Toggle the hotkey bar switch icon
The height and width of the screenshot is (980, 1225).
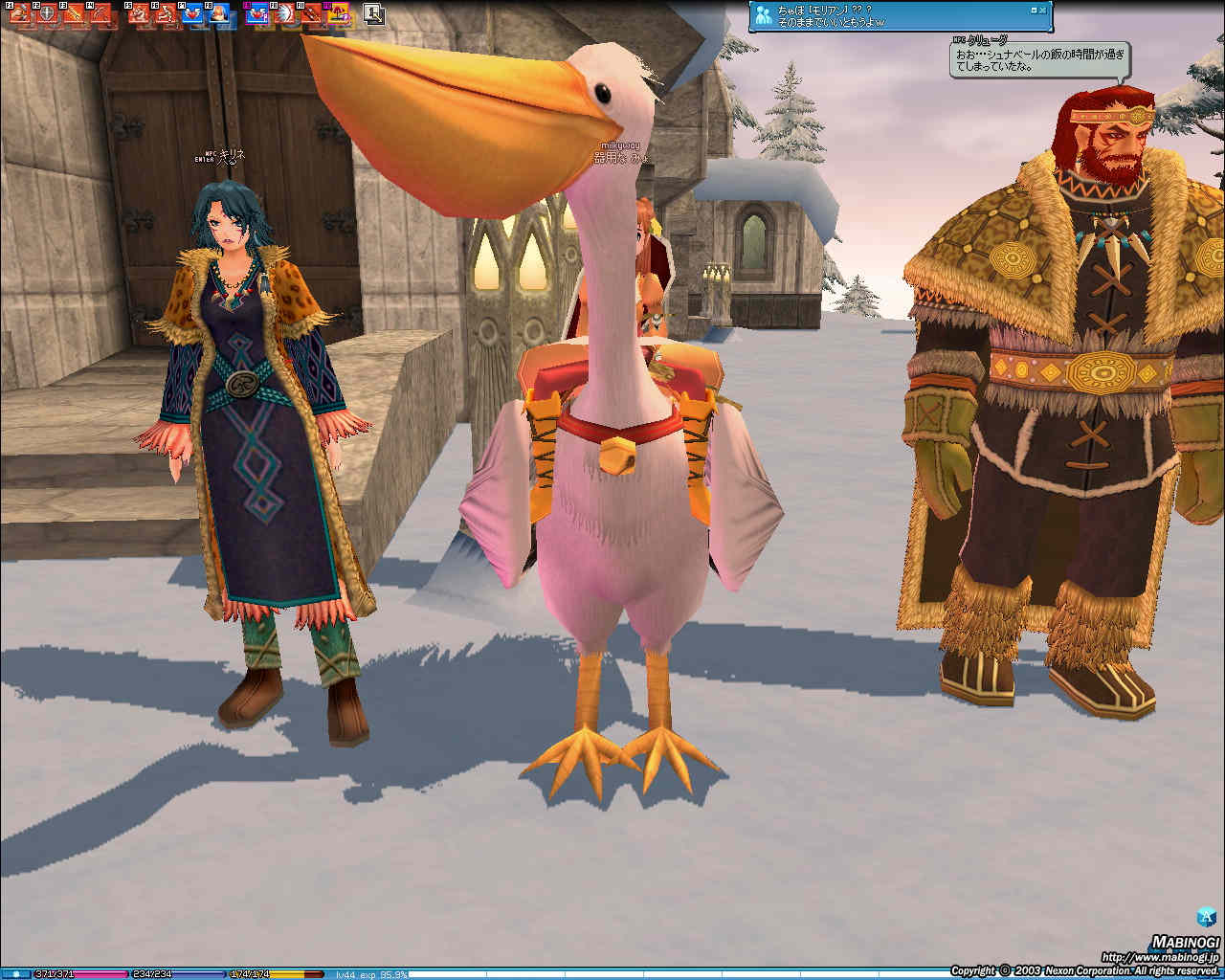coord(373,14)
